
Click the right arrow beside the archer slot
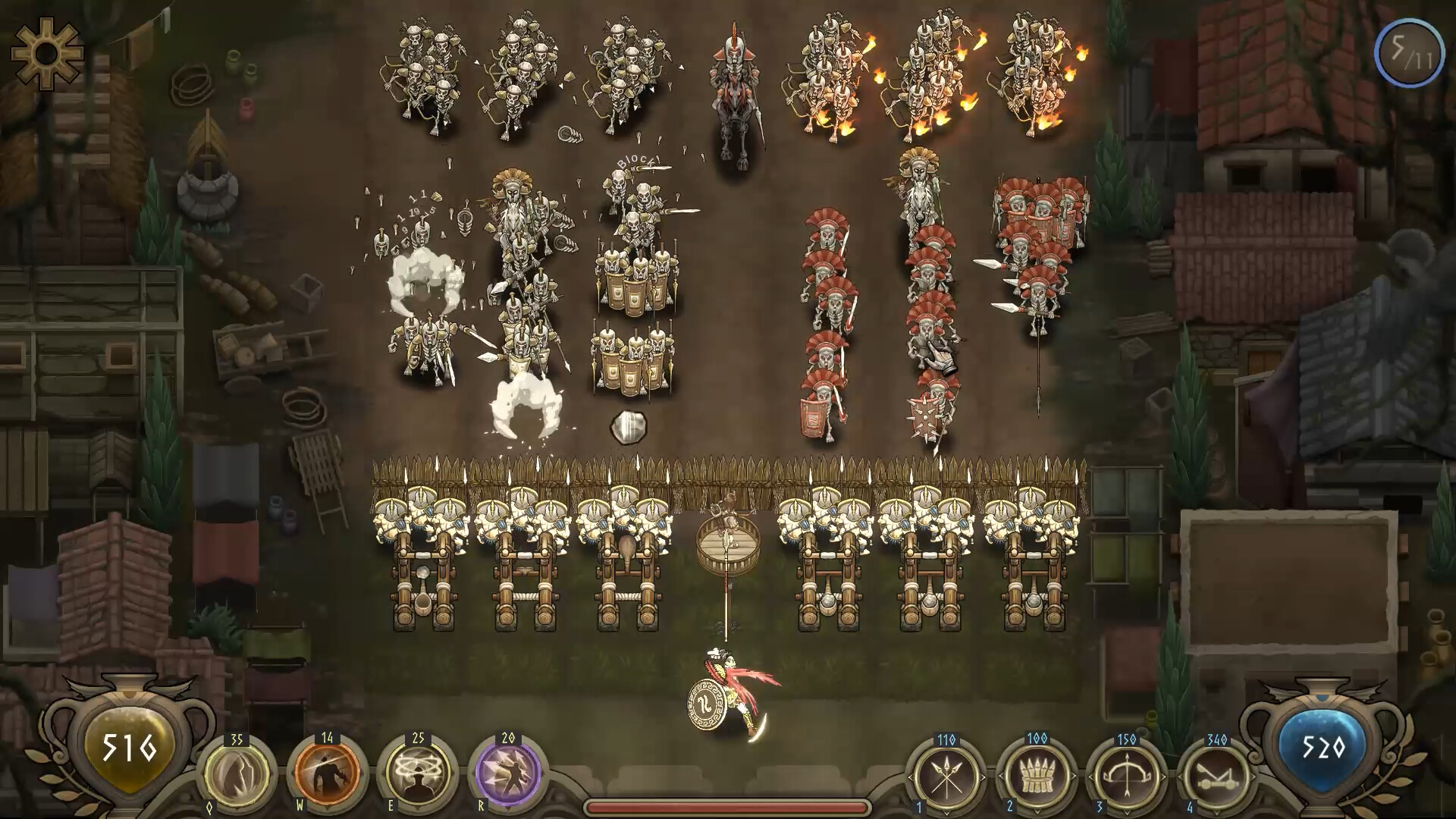coord(1164,777)
